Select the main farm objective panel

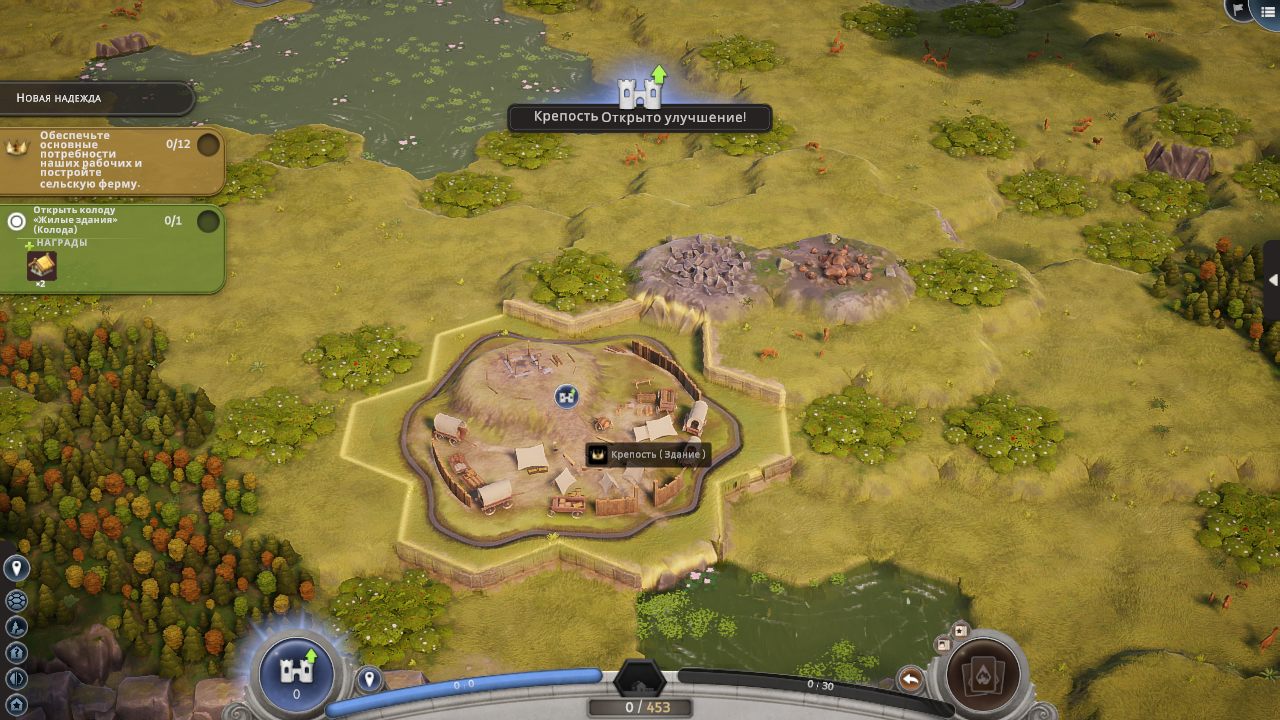111,160
